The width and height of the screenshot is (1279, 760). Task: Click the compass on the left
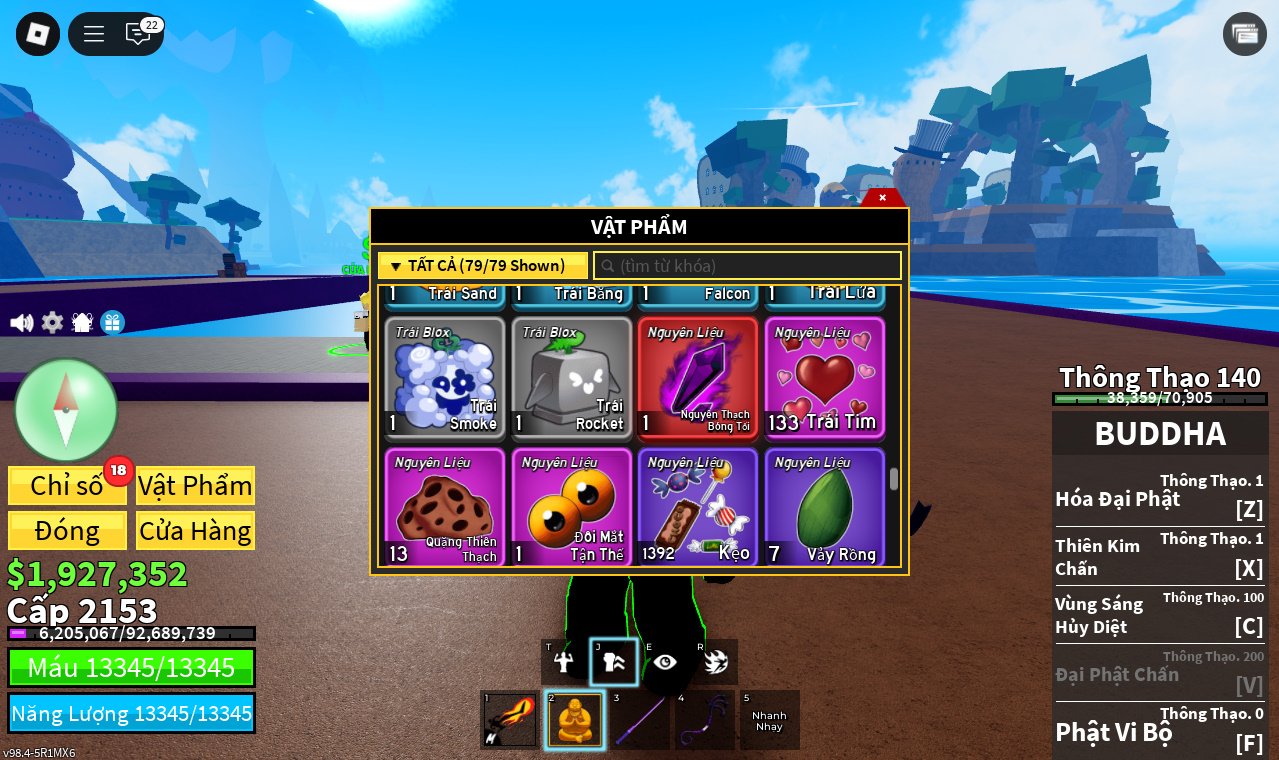click(x=66, y=410)
